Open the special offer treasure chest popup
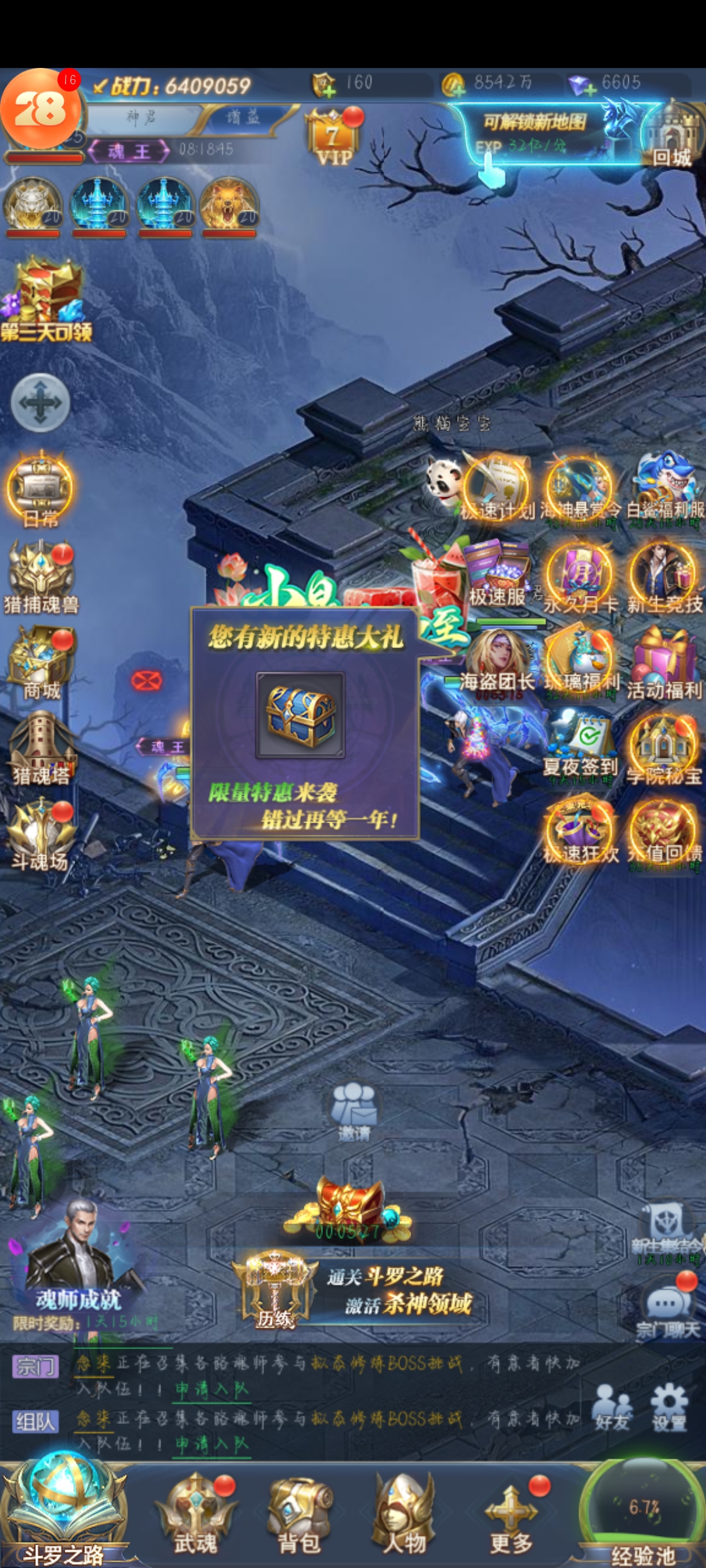 coord(301,715)
